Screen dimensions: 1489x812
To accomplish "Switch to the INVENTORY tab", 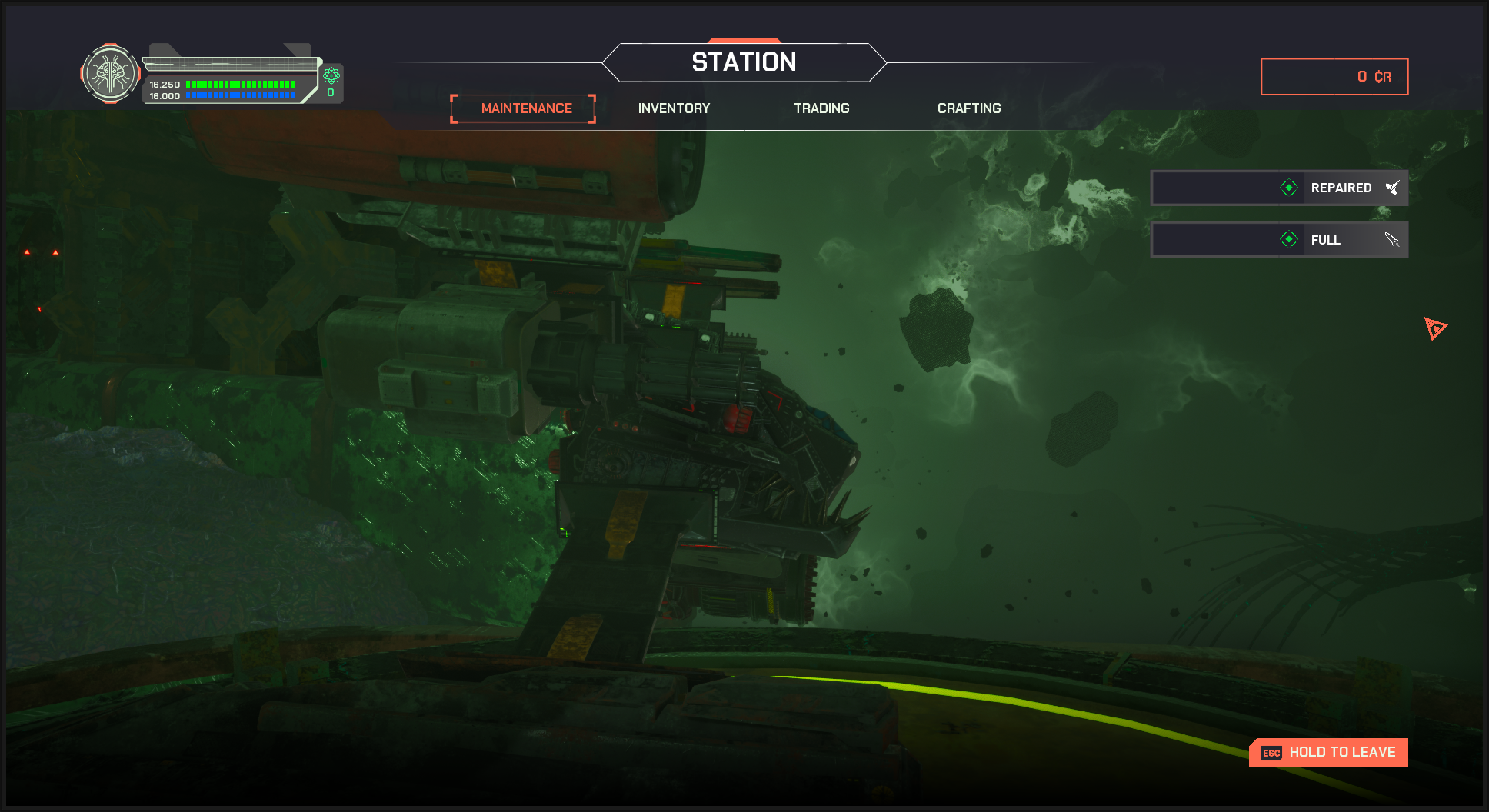I will pyautogui.click(x=673, y=108).
